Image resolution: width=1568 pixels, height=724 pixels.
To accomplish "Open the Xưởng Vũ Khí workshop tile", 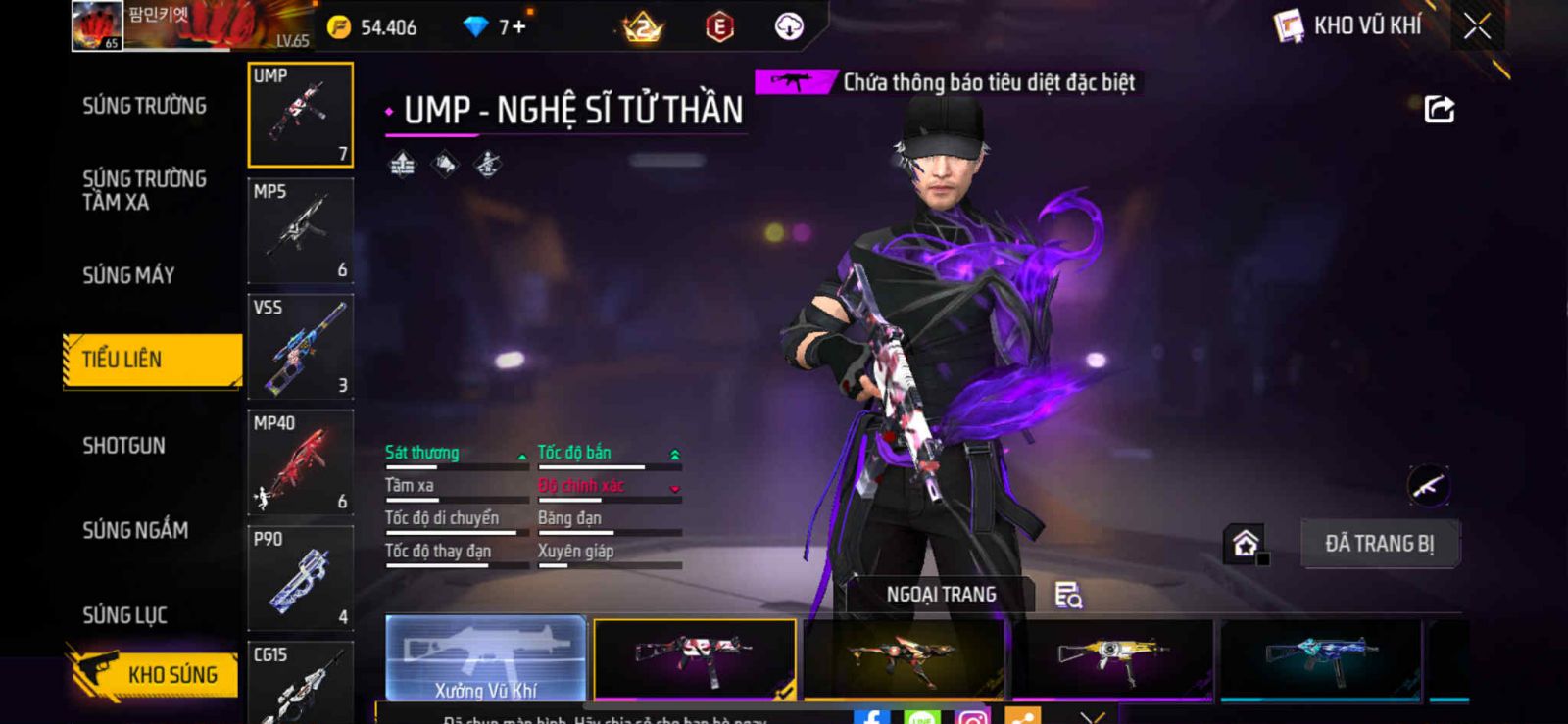I will (x=486, y=658).
